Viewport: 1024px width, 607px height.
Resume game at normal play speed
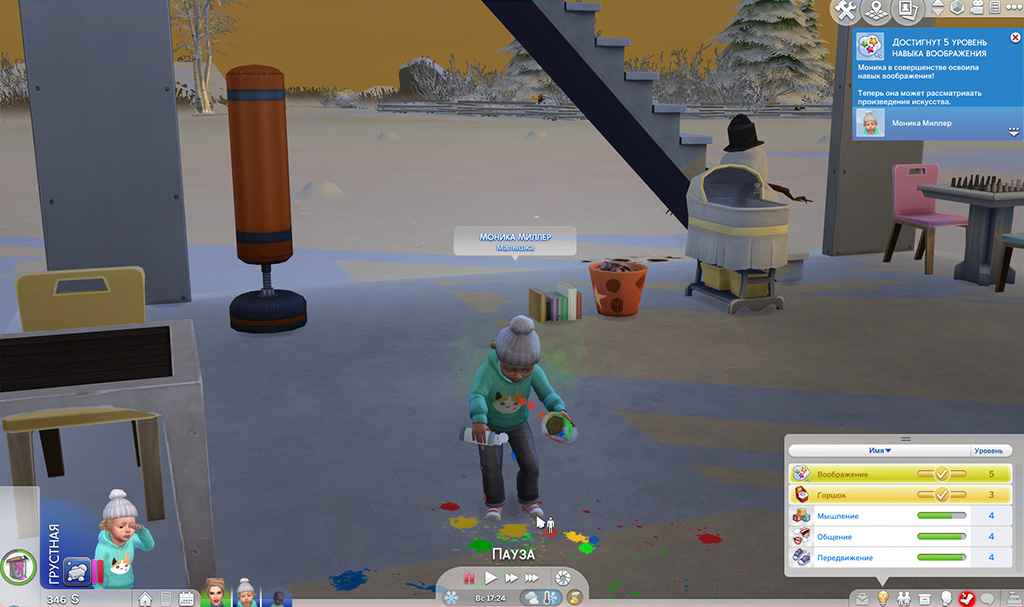point(490,578)
